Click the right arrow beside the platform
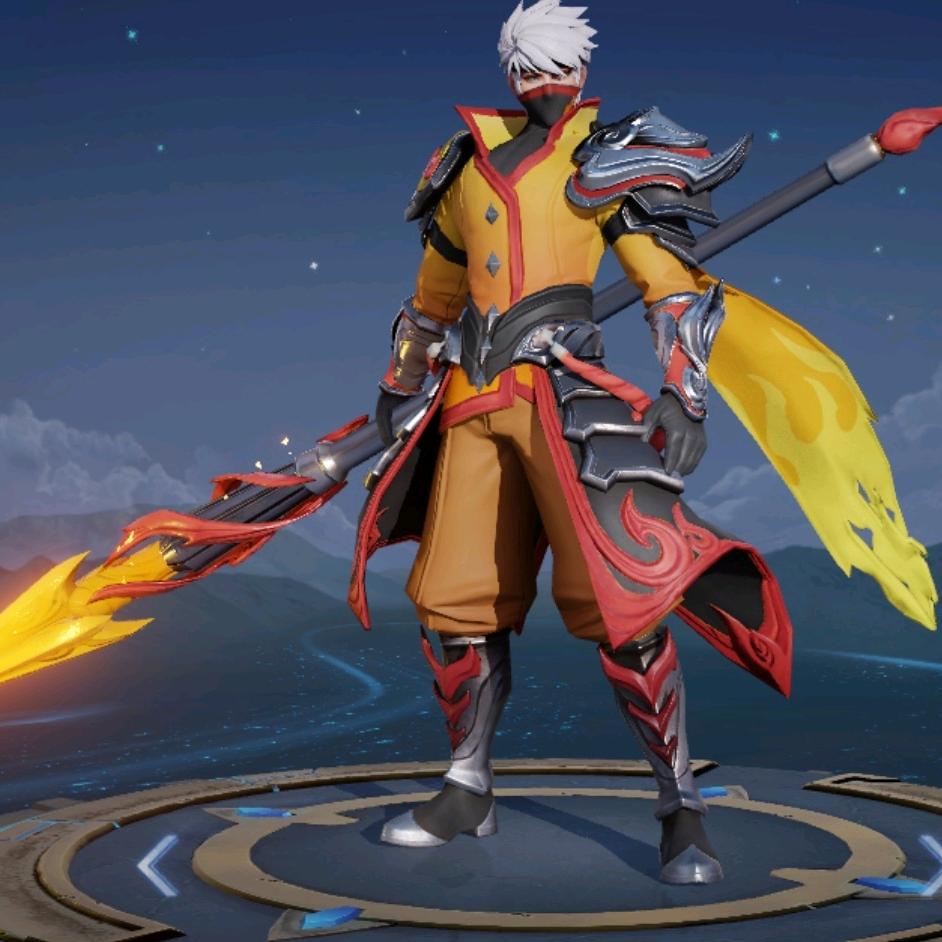The image size is (942, 942). click(x=932, y=863)
